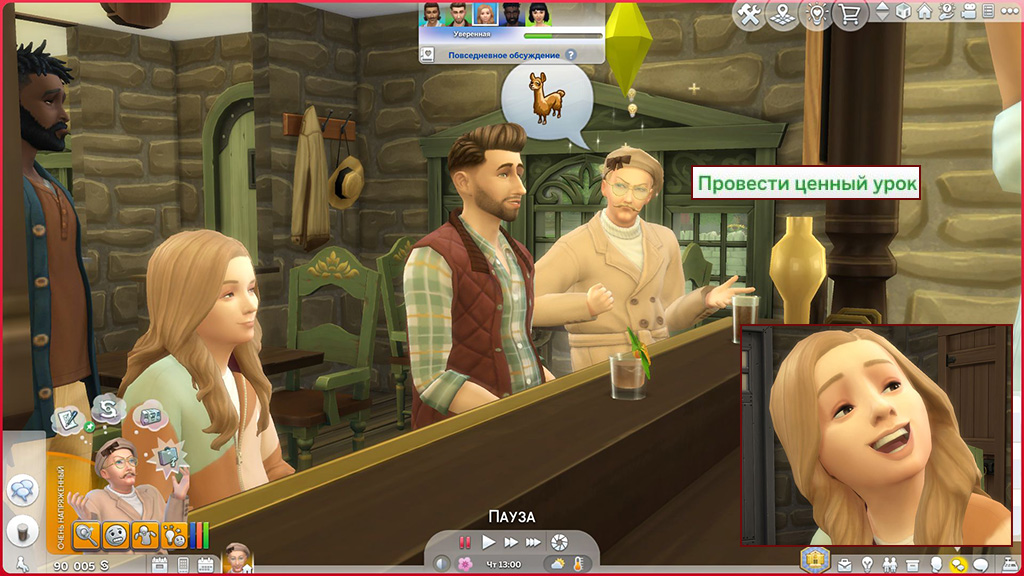The height and width of the screenshot is (576, 1024).
Task: Set game speed to ultra fast
Action: (x=534, y=542)
